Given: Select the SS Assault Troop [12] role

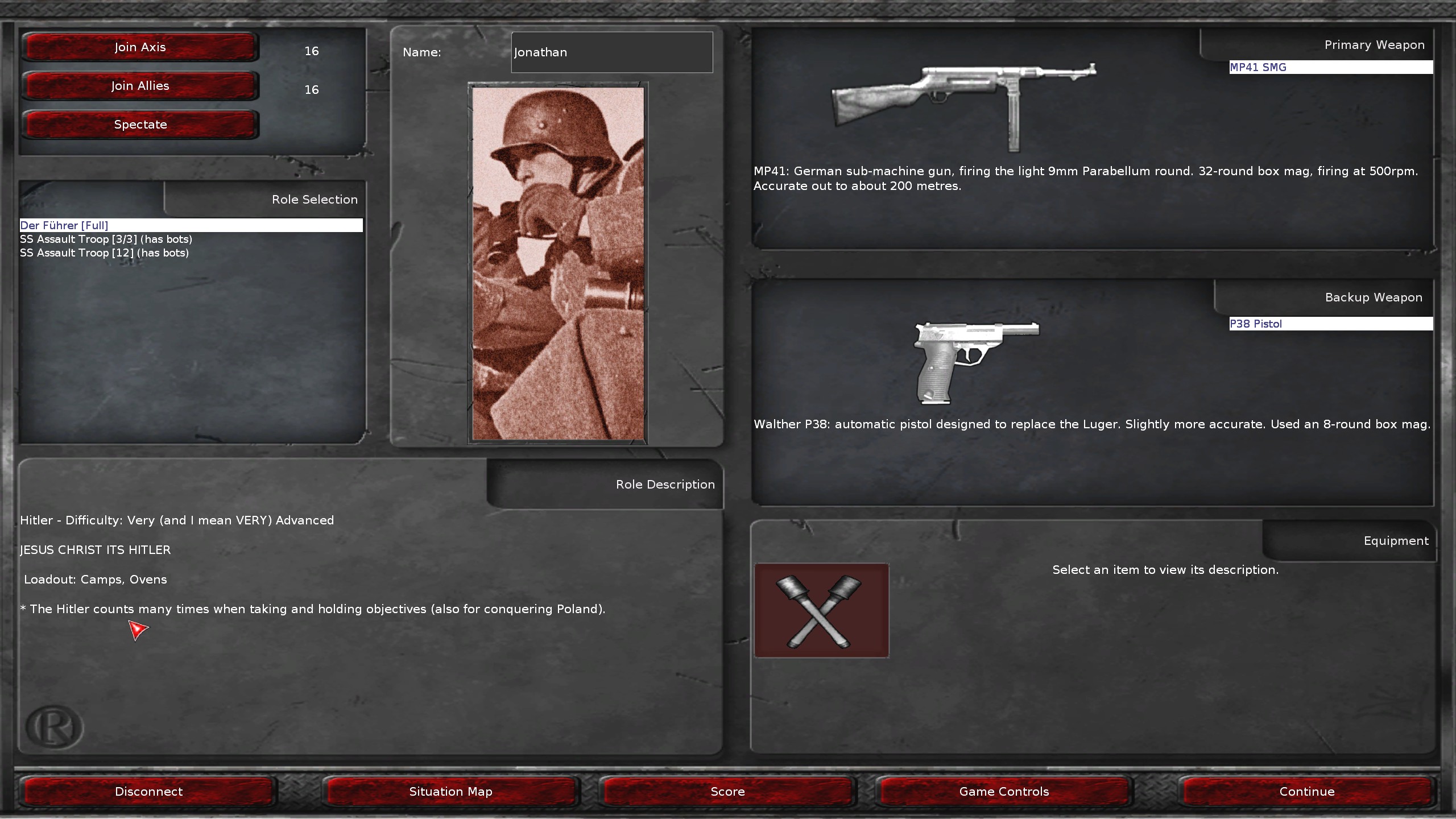Looking at the screenshot, I should point(104,253).
